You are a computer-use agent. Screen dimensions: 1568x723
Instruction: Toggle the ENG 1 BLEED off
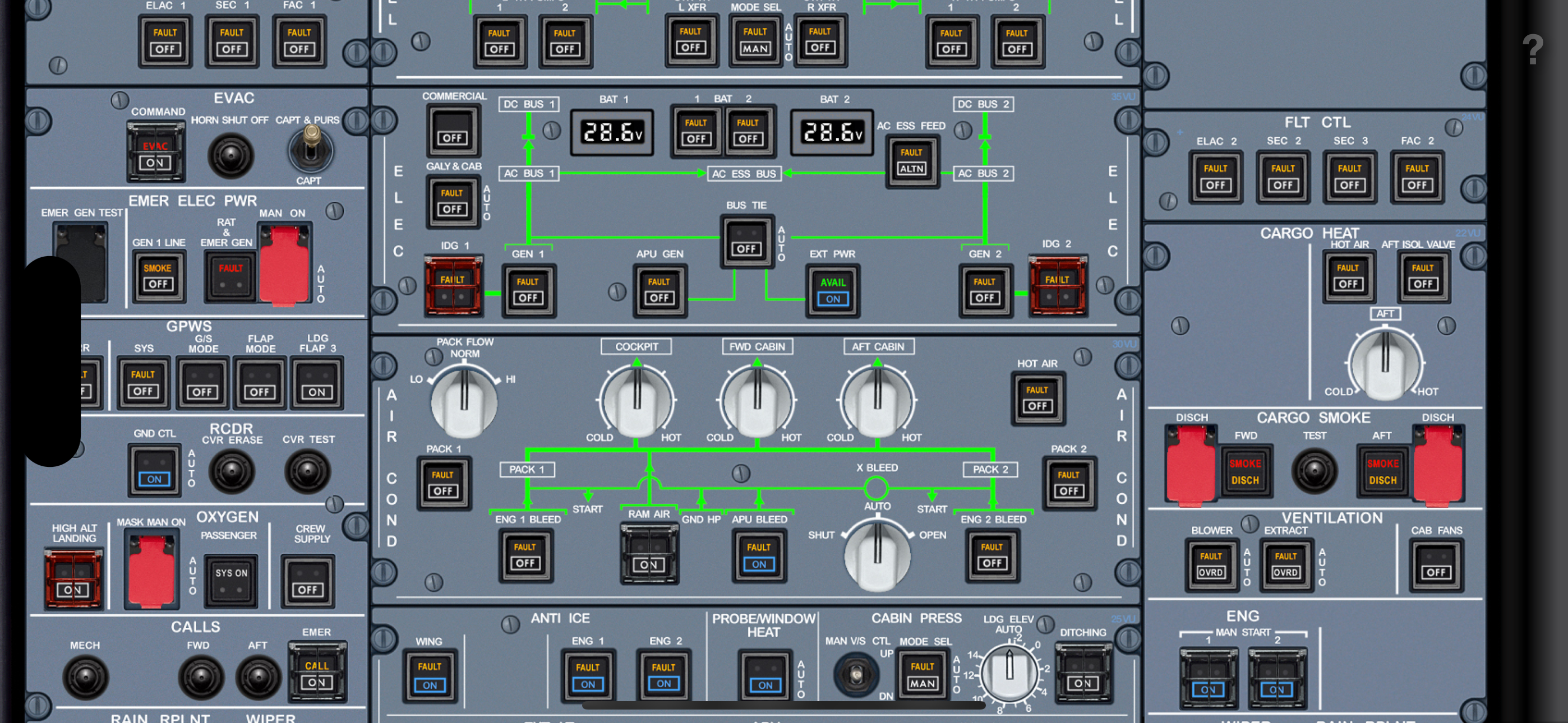tap(525, 555)
